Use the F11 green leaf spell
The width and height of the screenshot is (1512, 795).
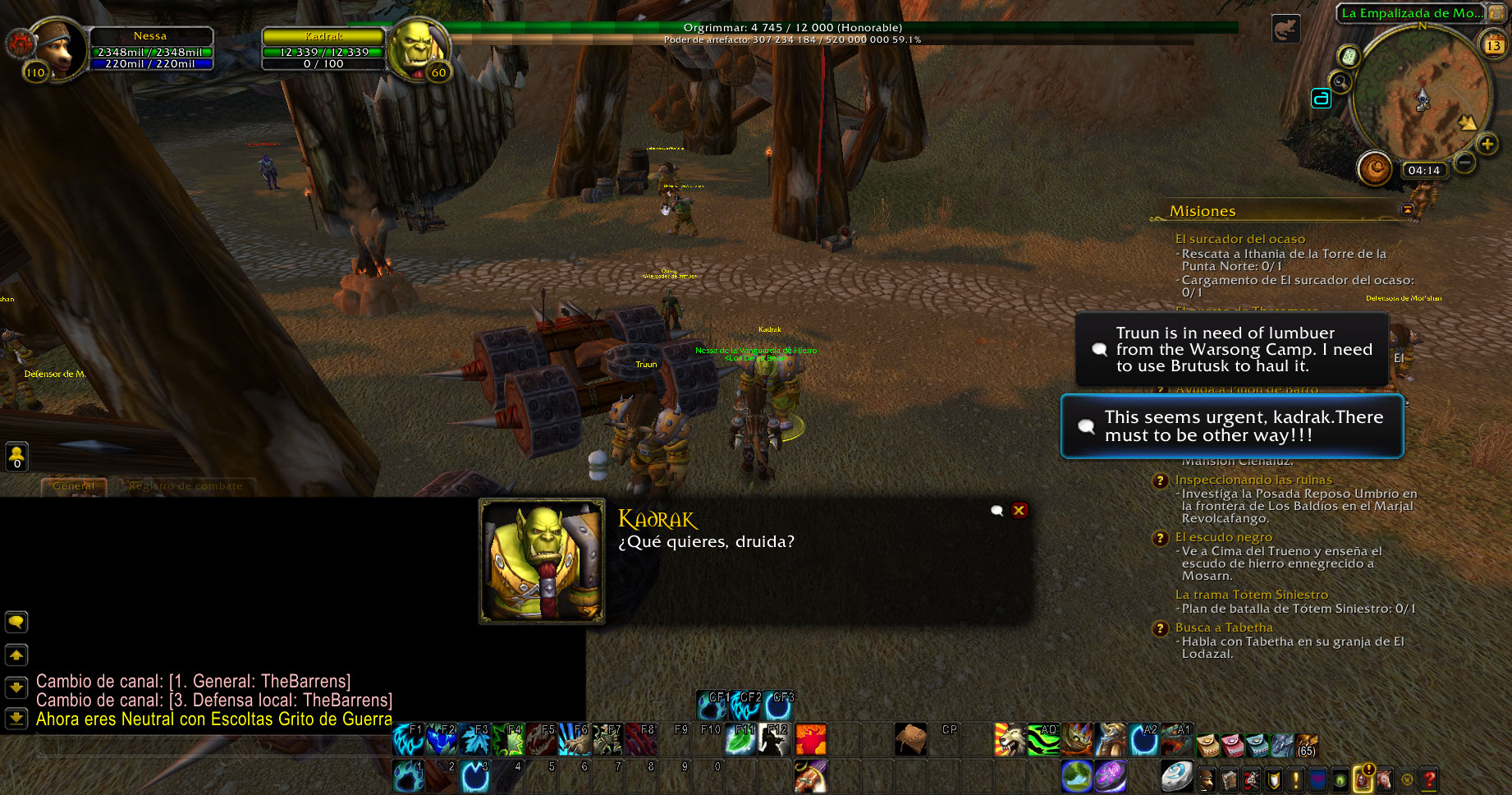coord(740,739)
